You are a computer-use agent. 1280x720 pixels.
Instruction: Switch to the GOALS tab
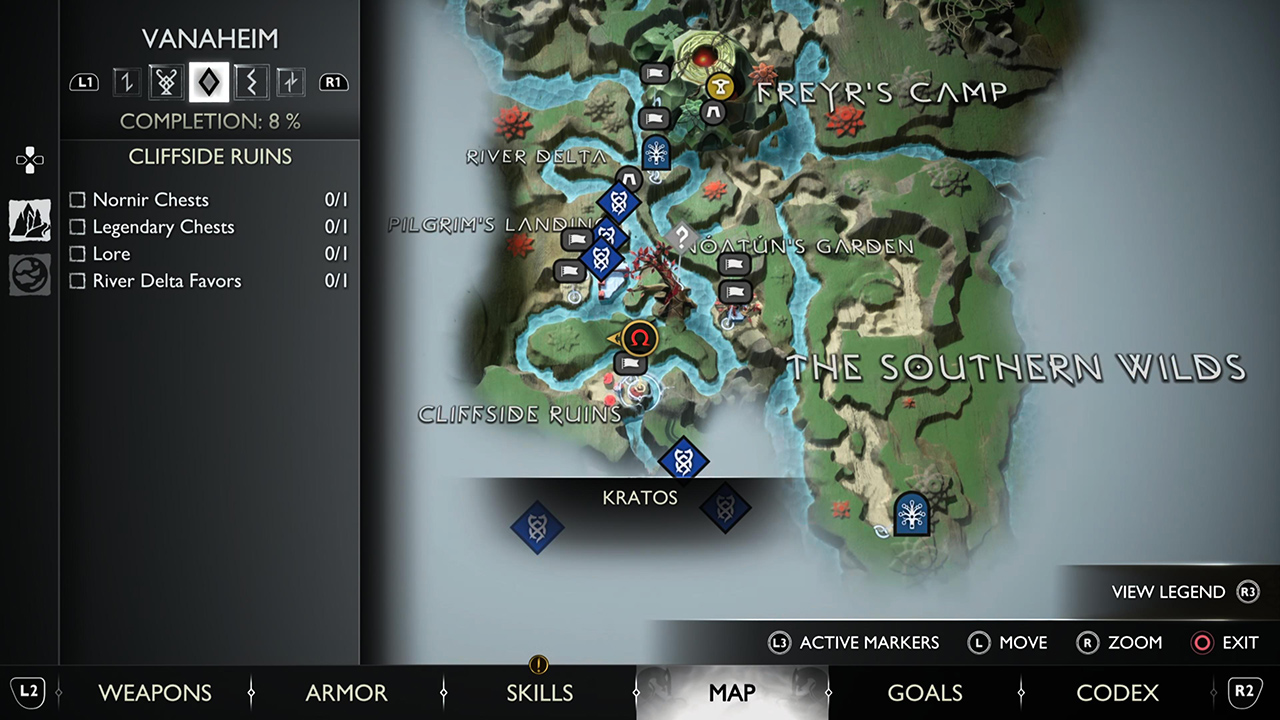coord(924,692)
